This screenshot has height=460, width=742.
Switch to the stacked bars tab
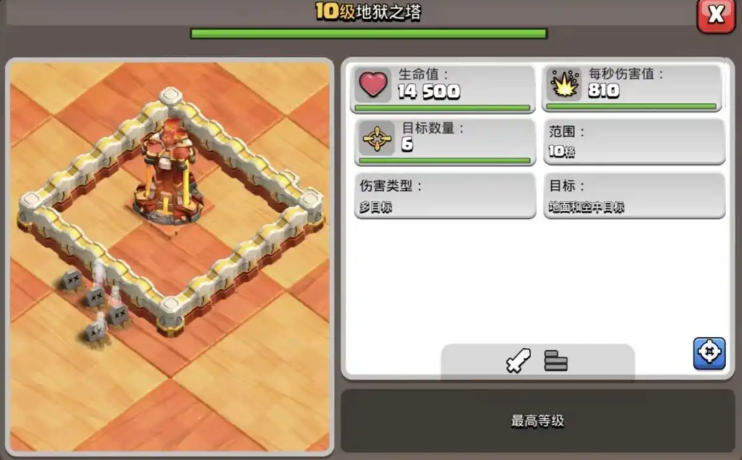tap(556, 360)
